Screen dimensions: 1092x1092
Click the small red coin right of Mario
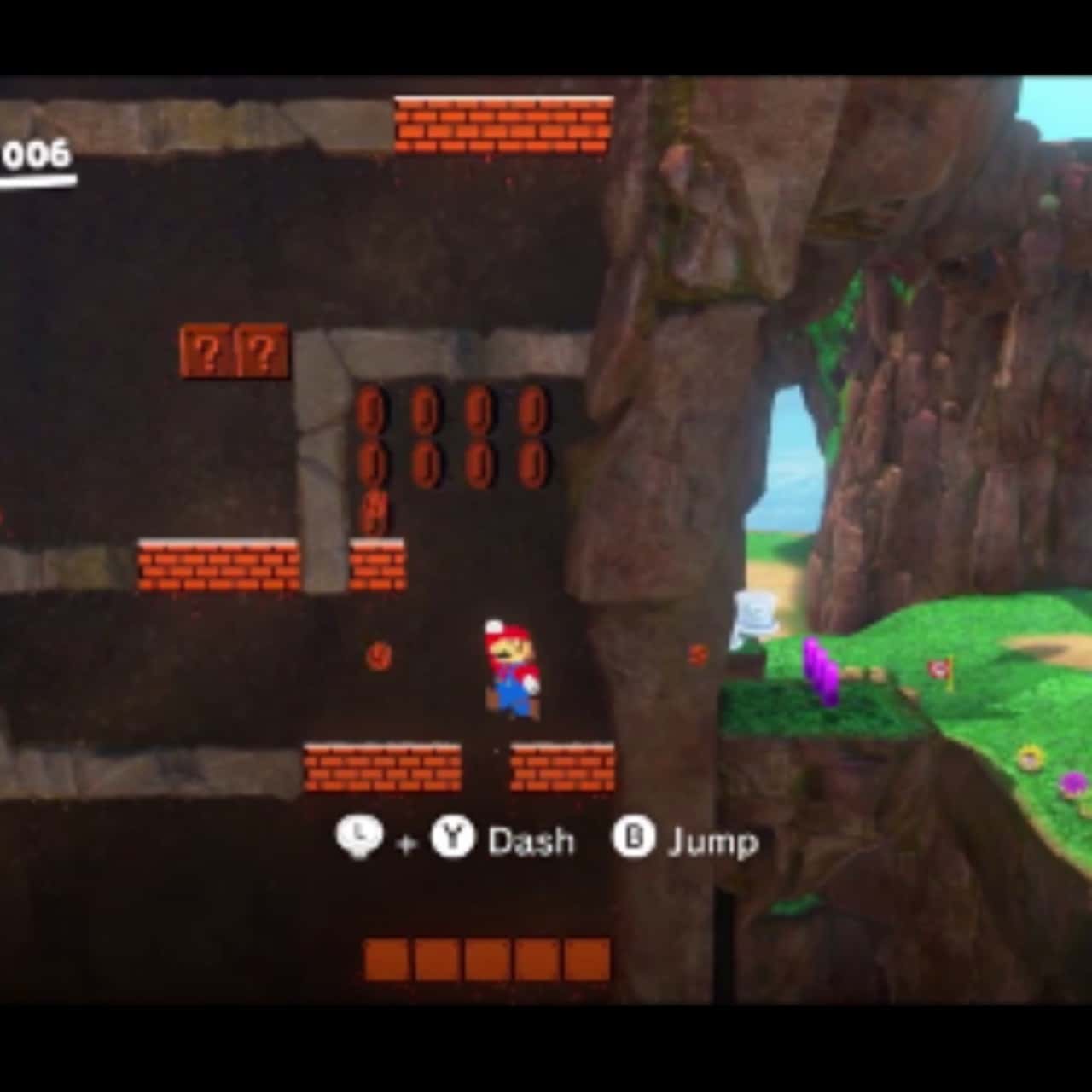coord(696,655)
